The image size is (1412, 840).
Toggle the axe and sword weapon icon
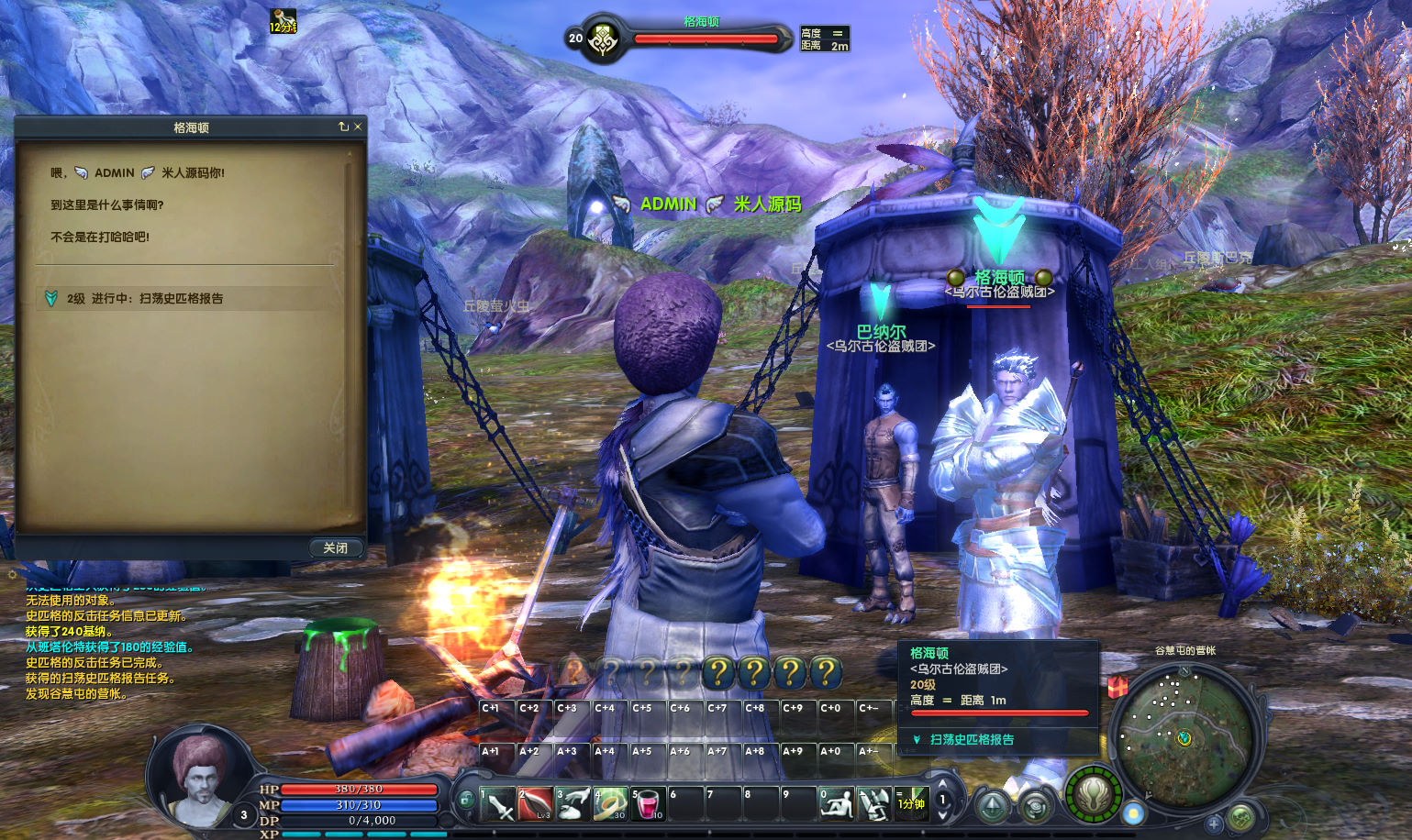pyautogui.click(x=873, y=804)
